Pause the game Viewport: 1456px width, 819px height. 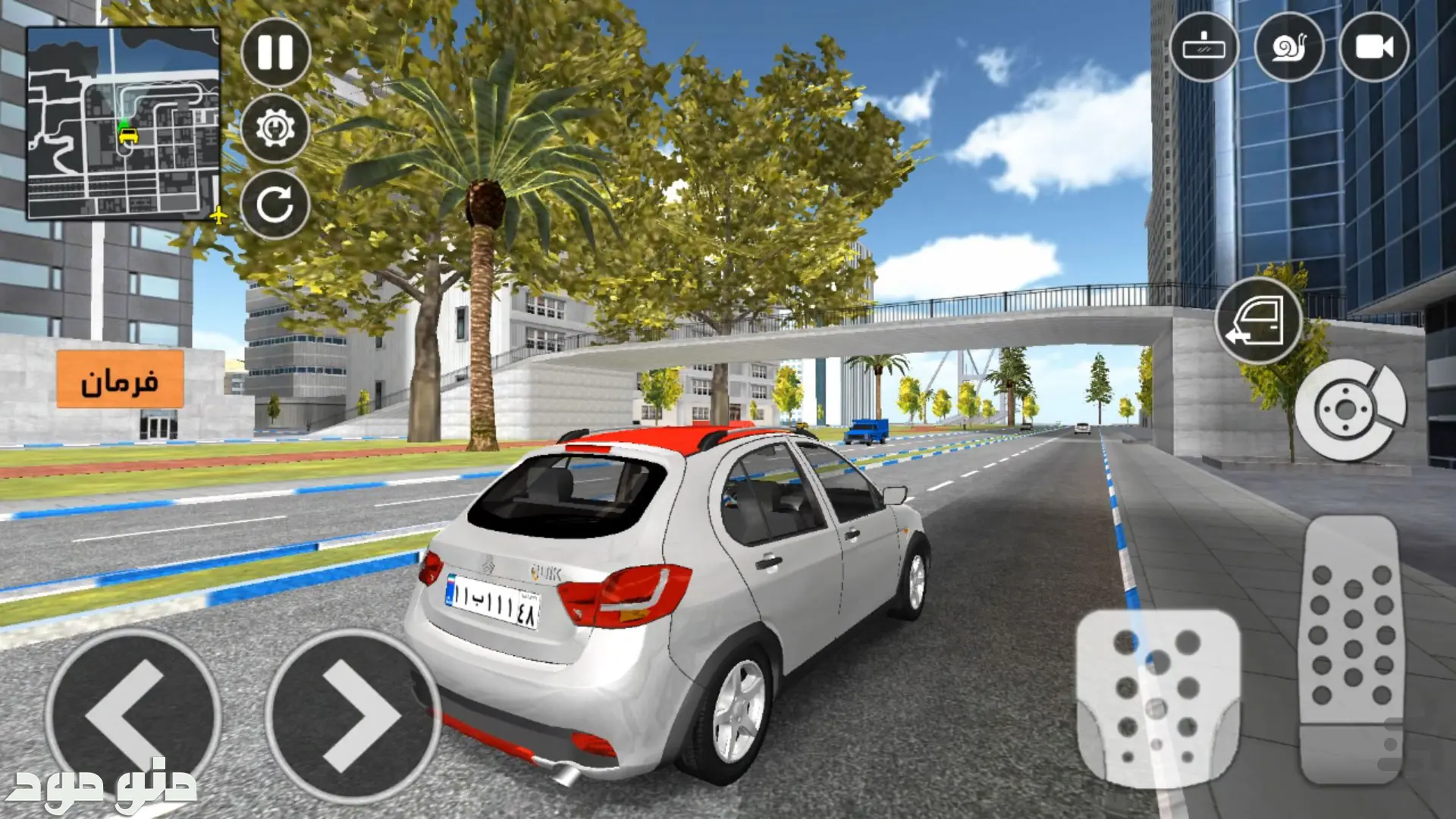tap(275, 52)
